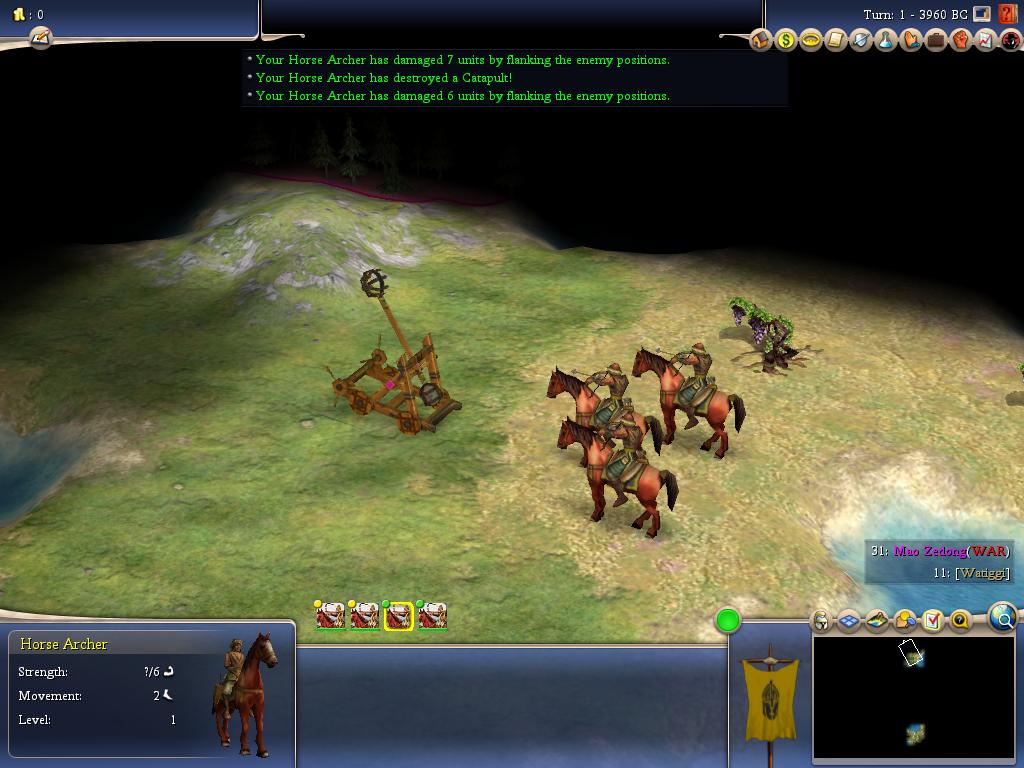The image size is (1024, 768).
Task: Open the Info Screen graph icon
Action: click(x=986, y=40)
